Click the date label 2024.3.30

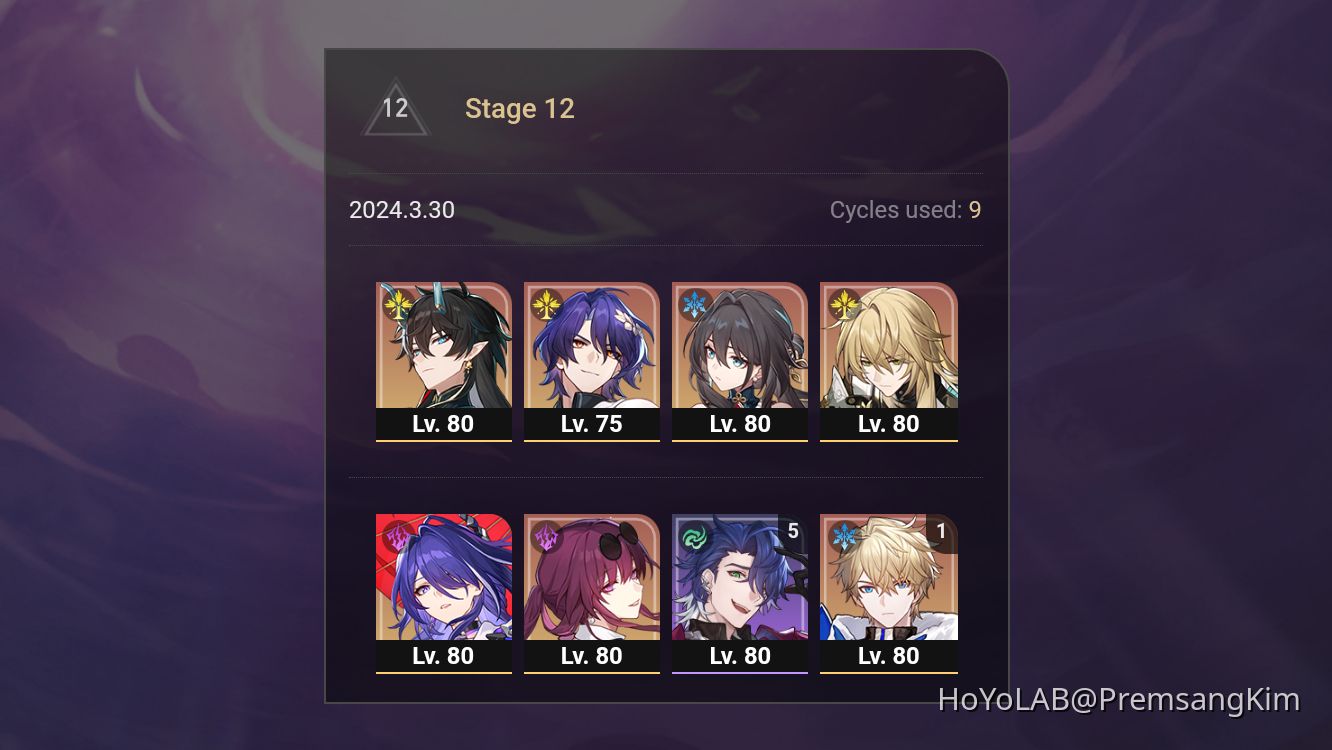point(401,210)
